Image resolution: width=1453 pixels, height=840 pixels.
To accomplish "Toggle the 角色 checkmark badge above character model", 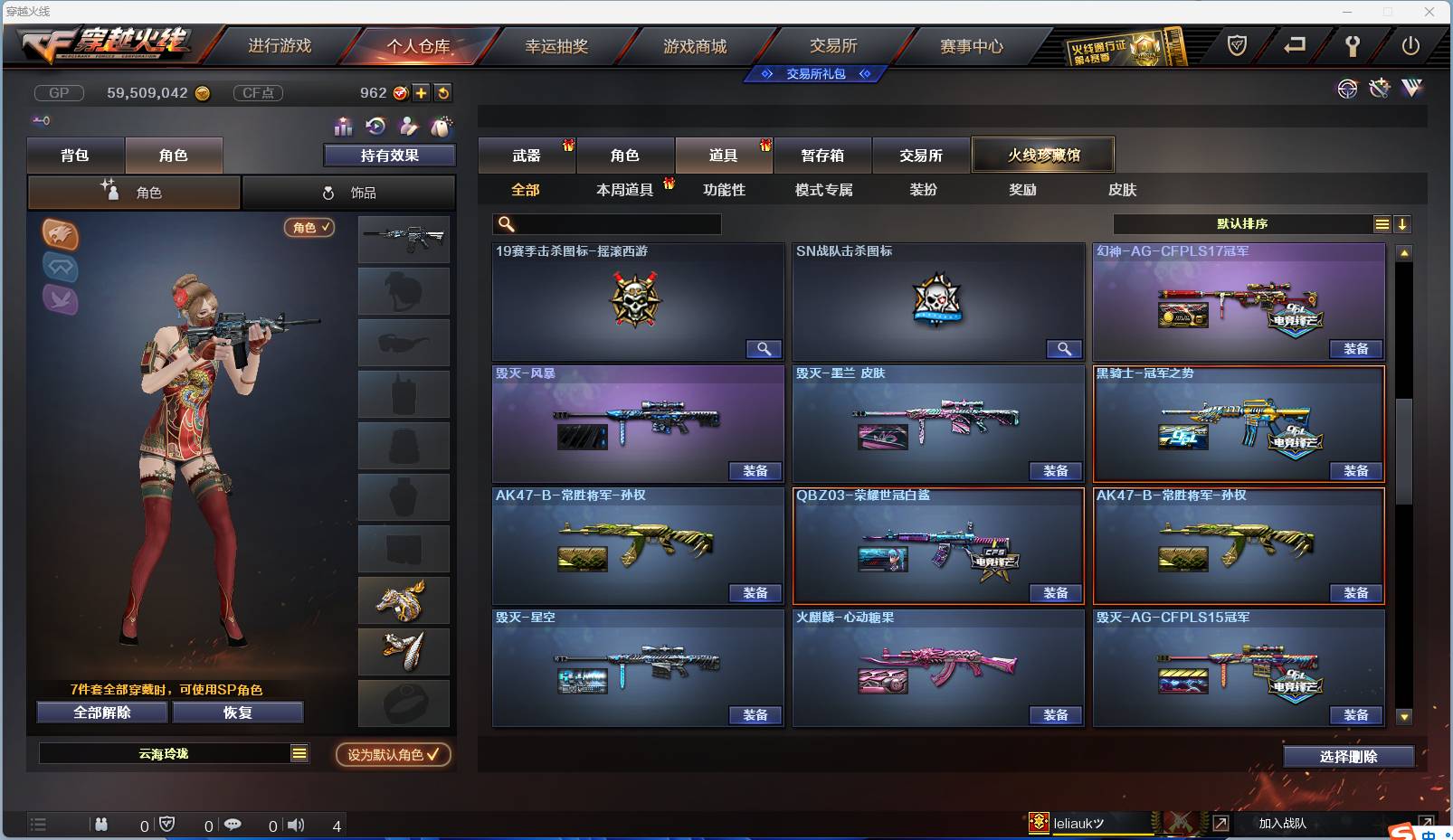I will point(309,228).
